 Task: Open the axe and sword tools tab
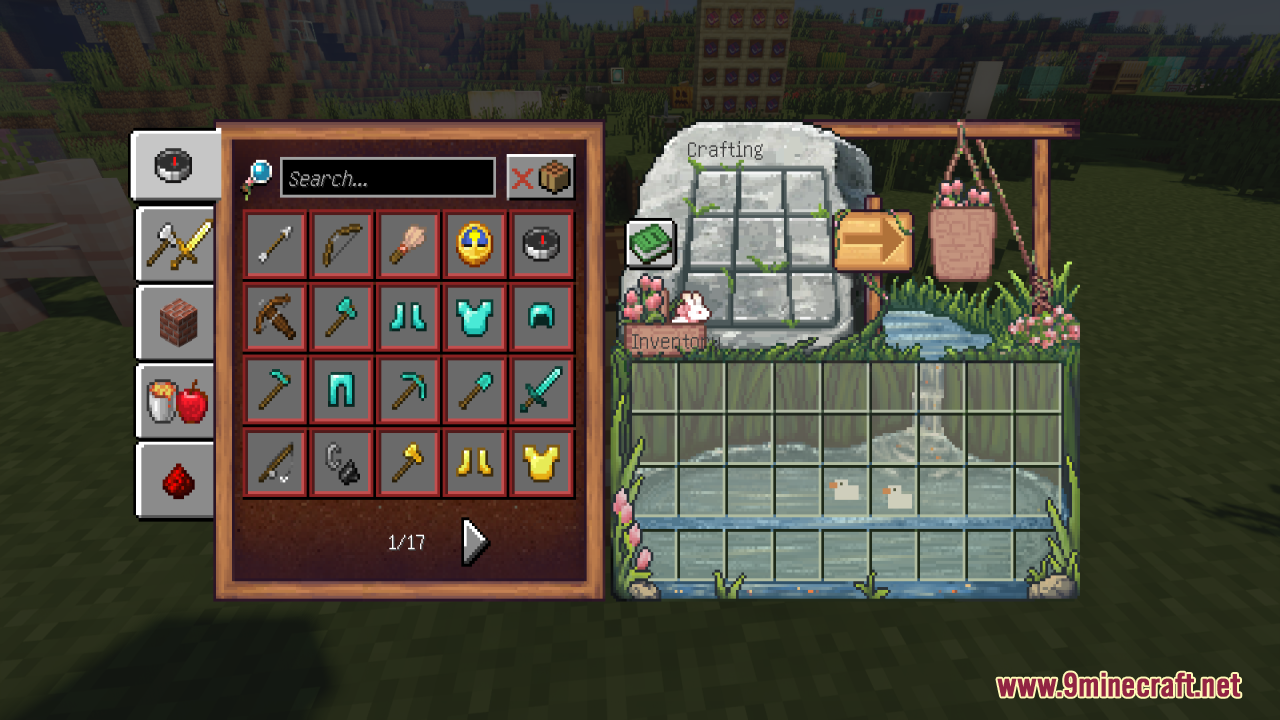(176, 243)
